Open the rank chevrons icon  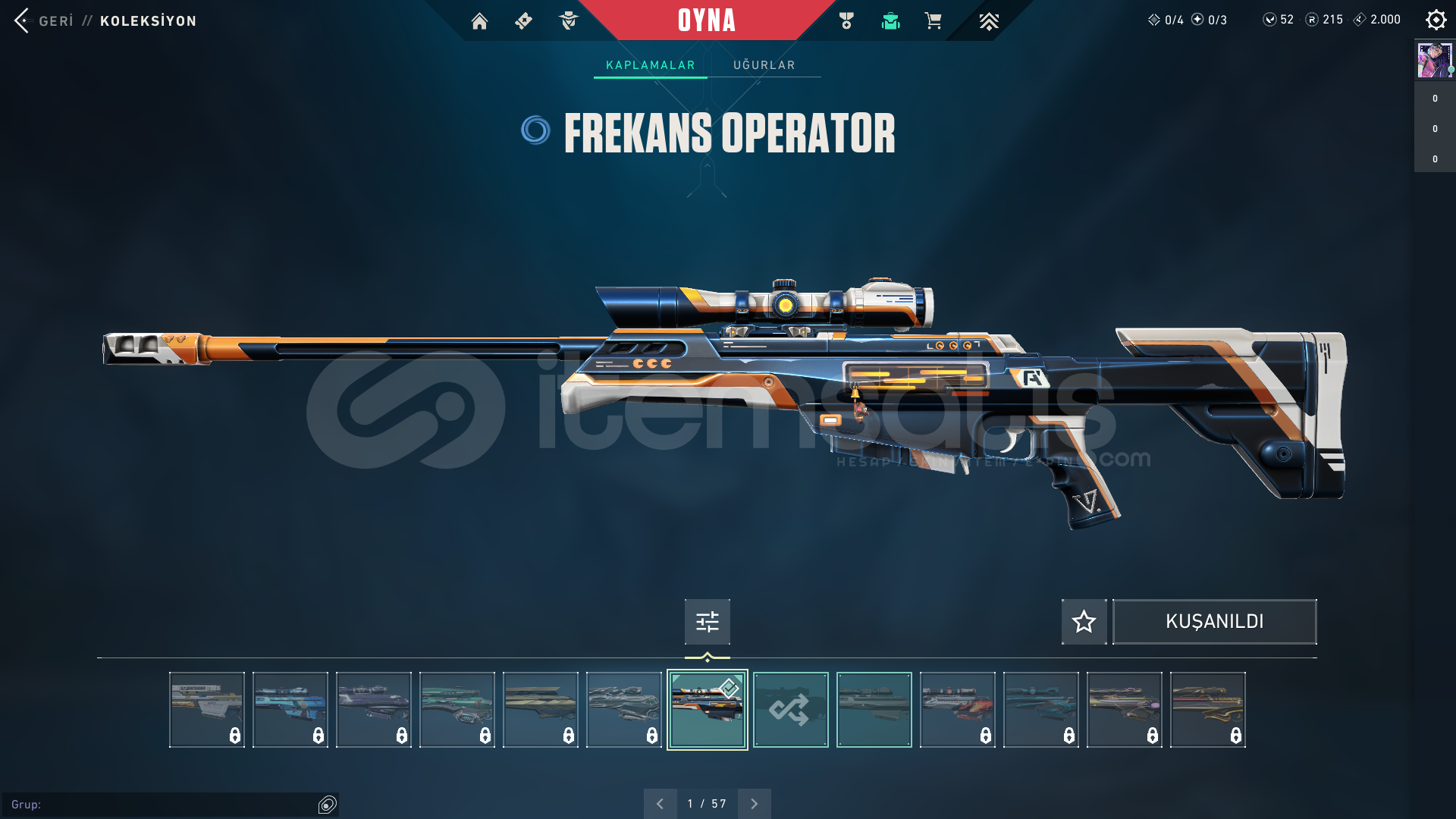pos(988,21)
